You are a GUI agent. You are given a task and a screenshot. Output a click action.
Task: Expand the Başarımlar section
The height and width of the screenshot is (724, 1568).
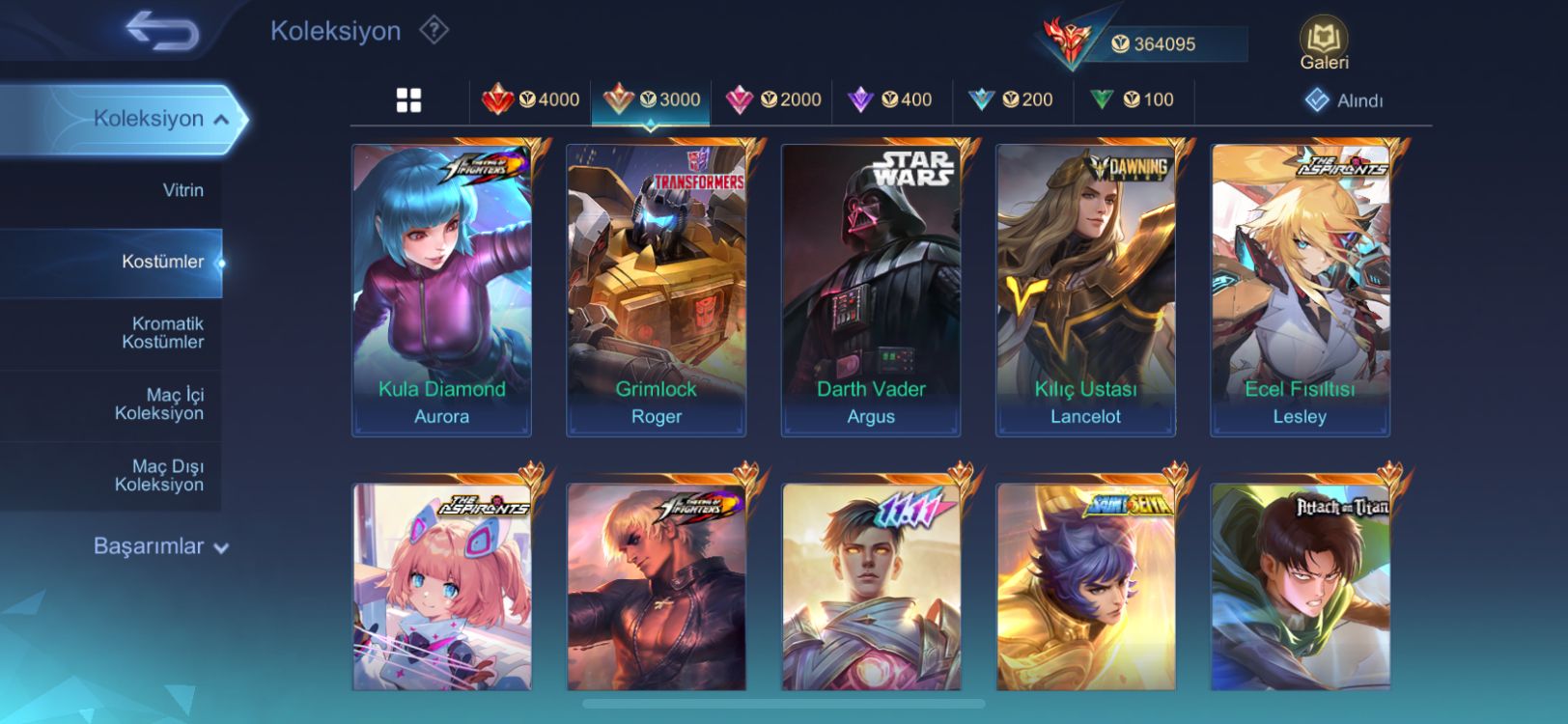tap(160, 546)
